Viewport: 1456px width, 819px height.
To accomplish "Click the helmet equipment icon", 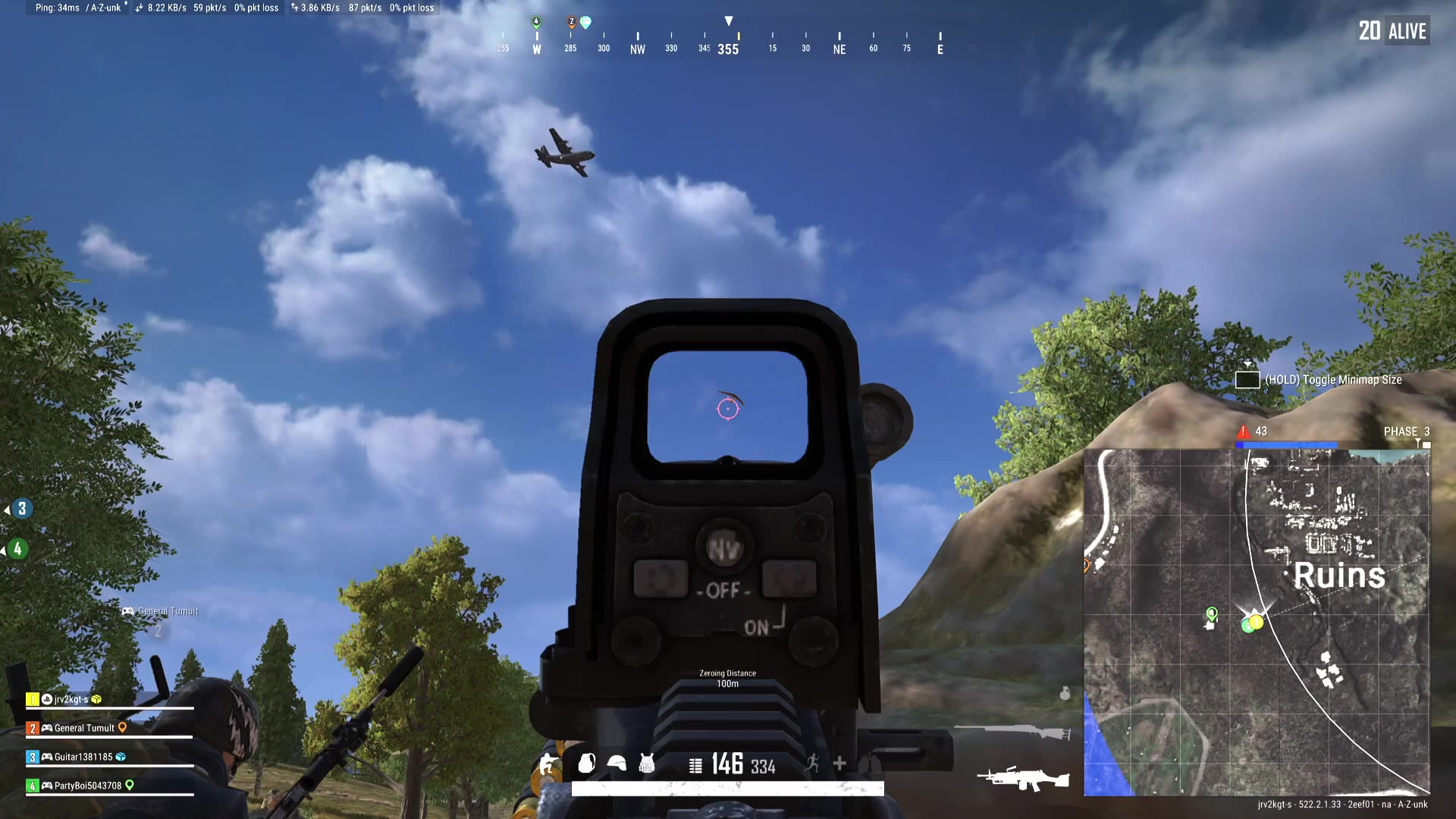I will pos(617,764).
